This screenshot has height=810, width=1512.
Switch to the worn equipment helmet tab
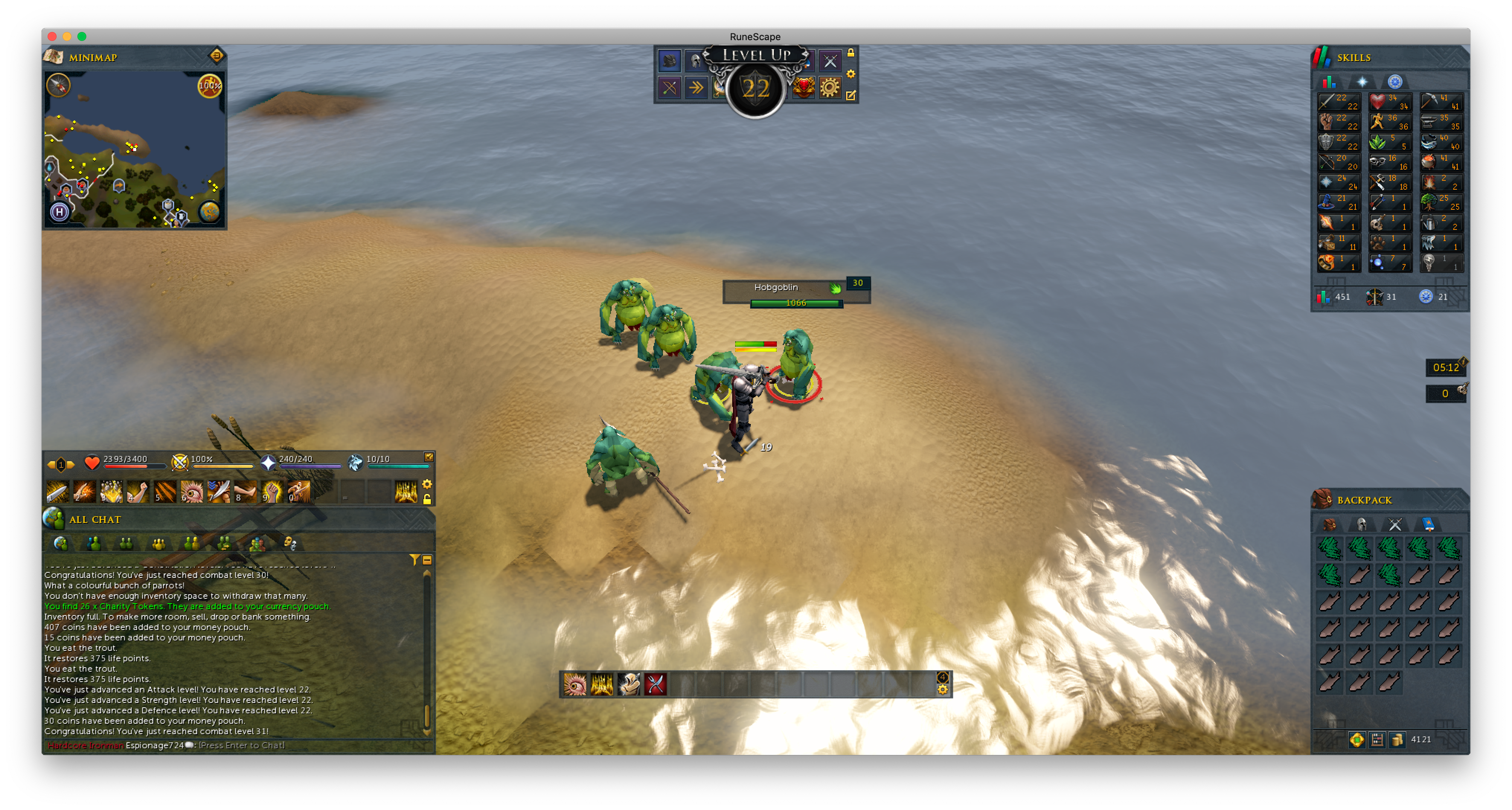1362,524
